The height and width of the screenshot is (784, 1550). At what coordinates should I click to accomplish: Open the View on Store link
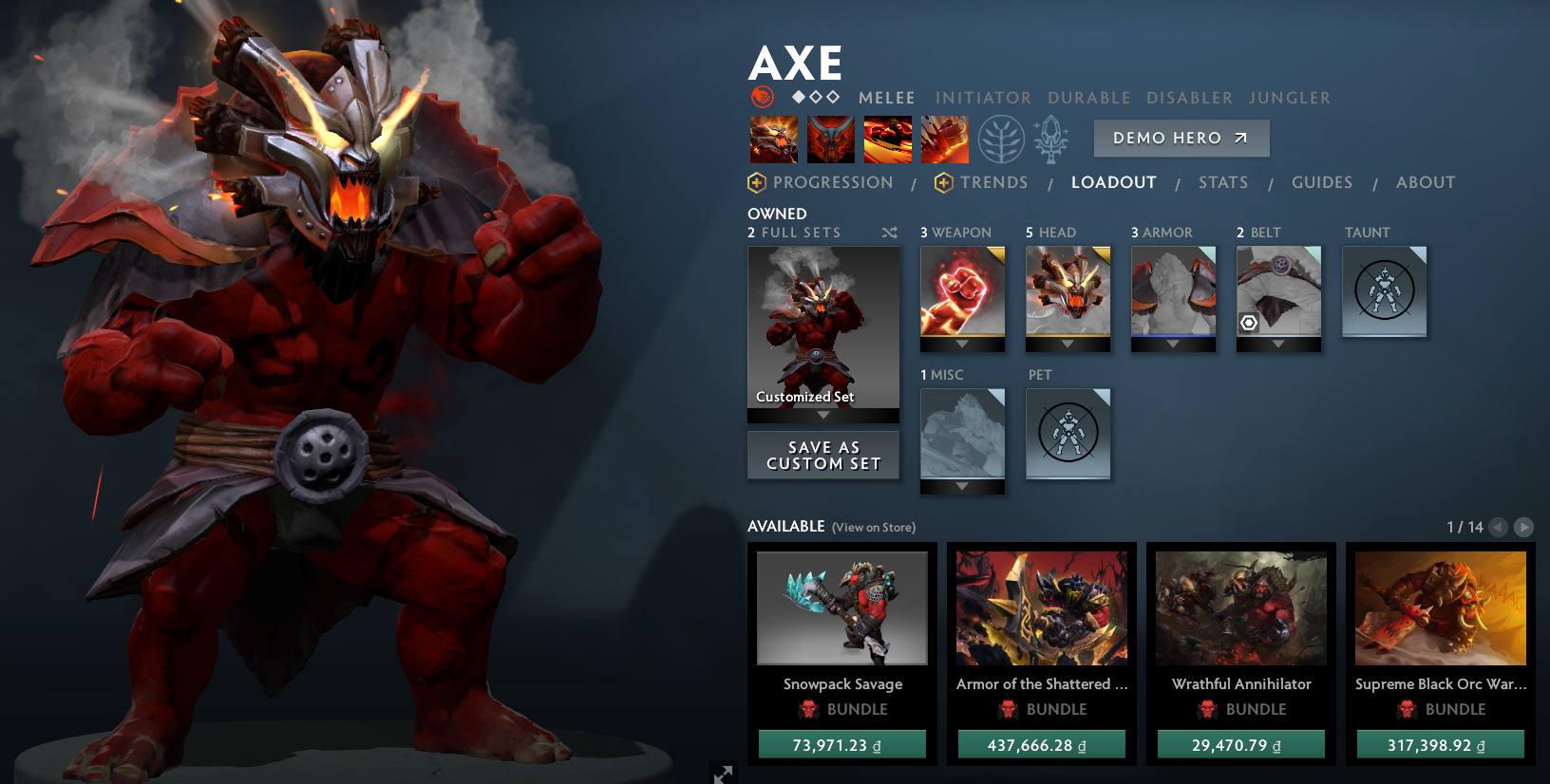[x=872, y=527]
